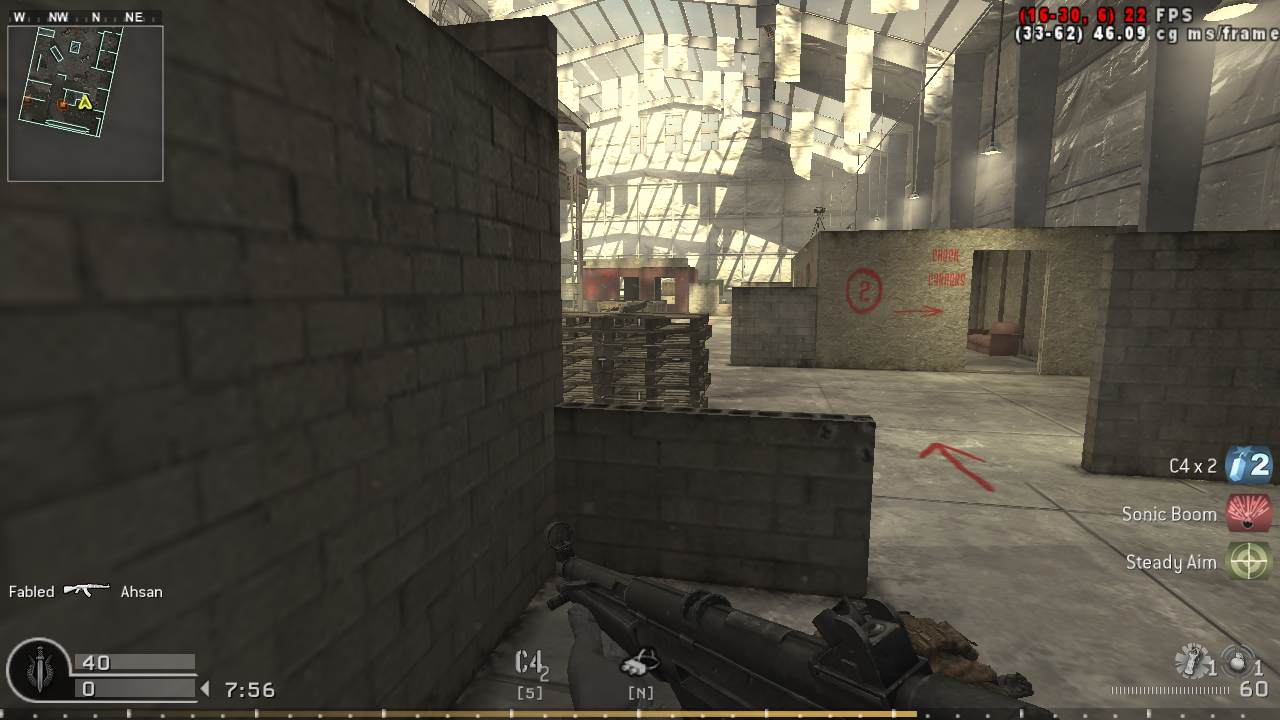Click the match timer showing 7:56

(252, 688)
